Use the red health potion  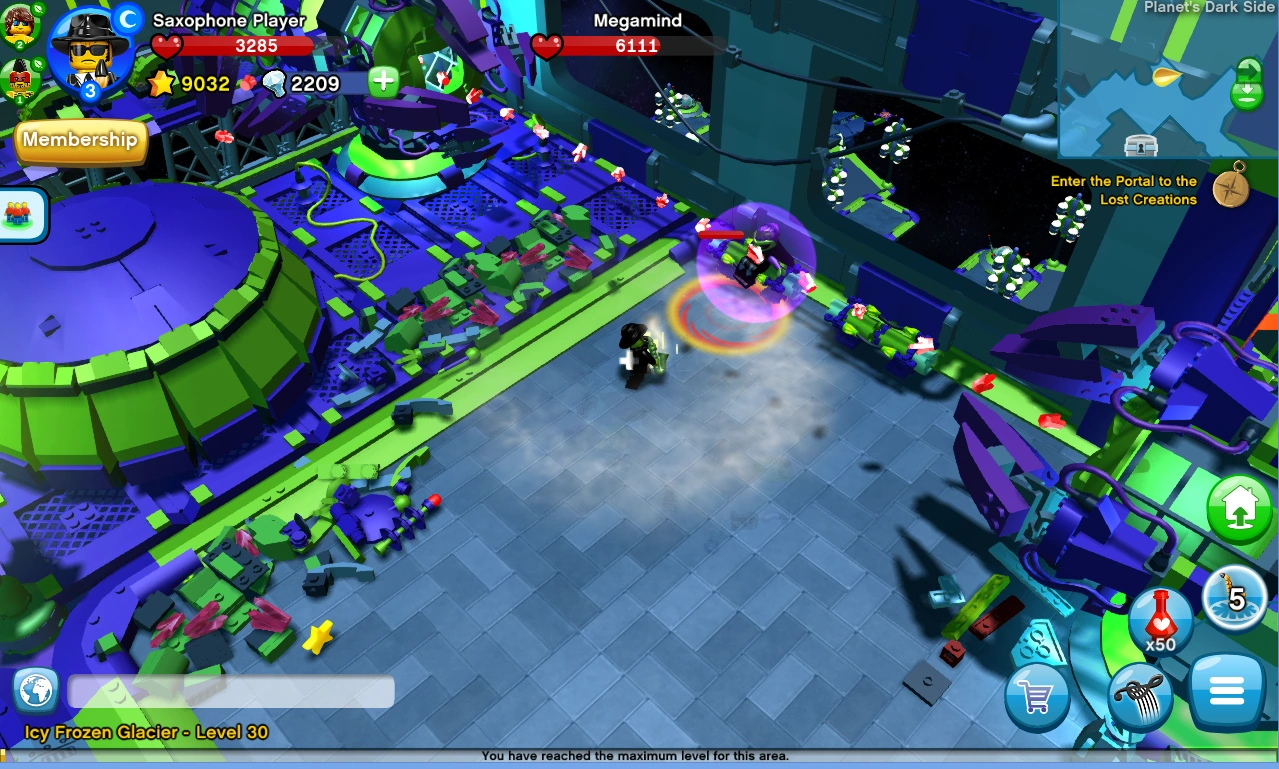pyautogui.click(x=1161, y=622)
